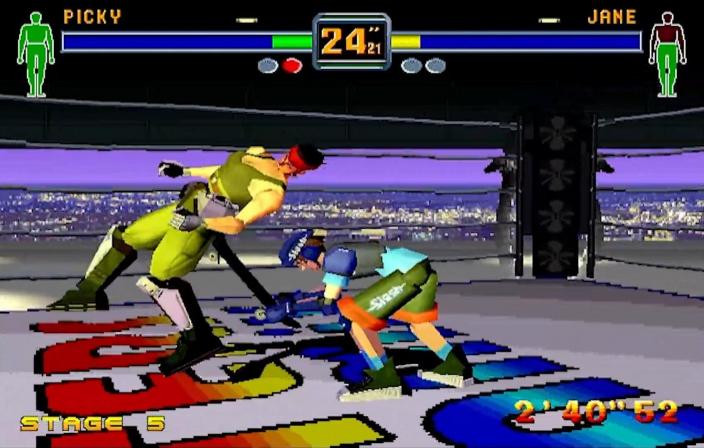704x448 pixels.
Task: Select the red round-win lamp
Action: 291,66
